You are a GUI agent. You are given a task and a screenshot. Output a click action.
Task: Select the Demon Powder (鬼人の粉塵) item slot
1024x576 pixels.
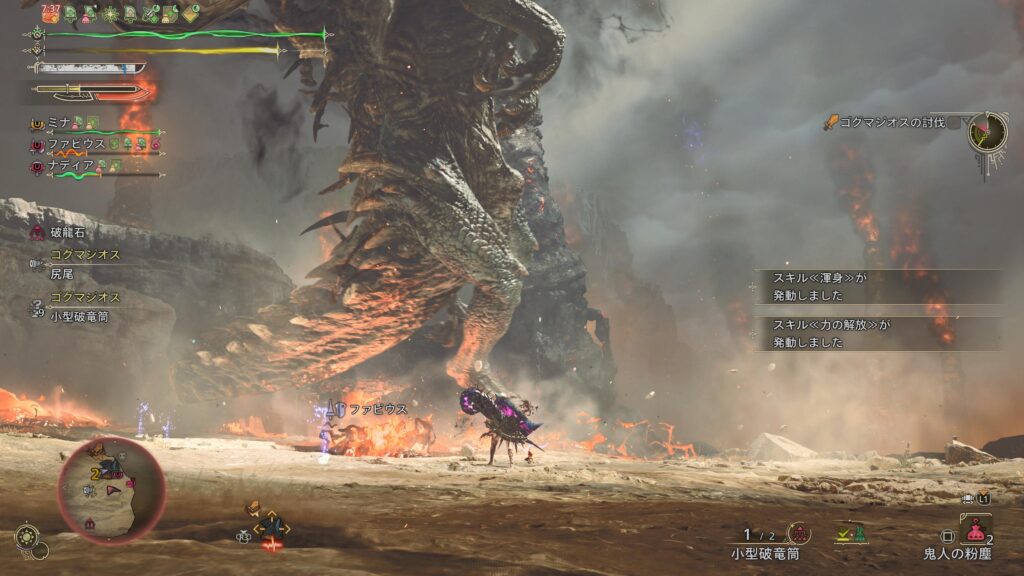click(x=975, y=530)
